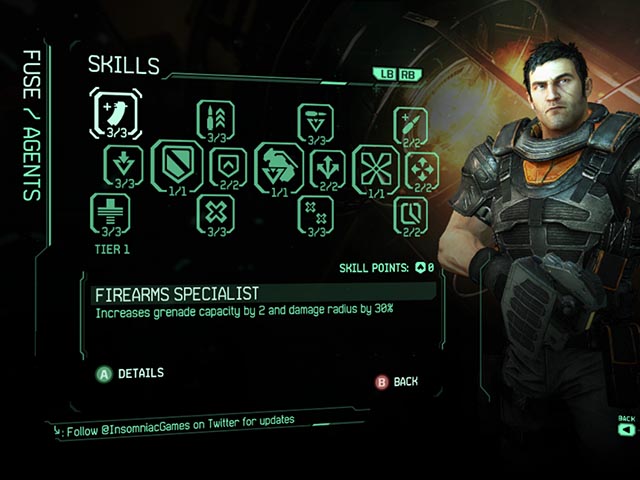This screenshot has width=640, height=480.
Task: Click the back arrow in the corner
Action: click(626, 429)
